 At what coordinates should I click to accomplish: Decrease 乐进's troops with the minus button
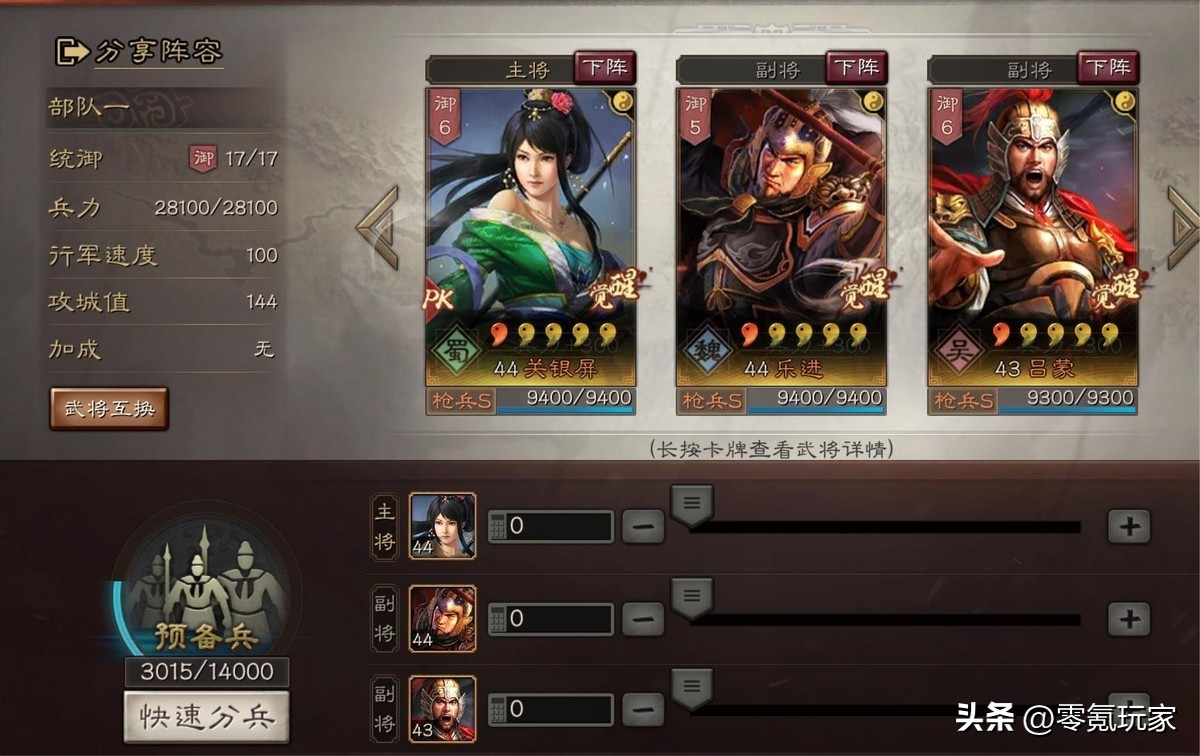[x=643, y=620]
